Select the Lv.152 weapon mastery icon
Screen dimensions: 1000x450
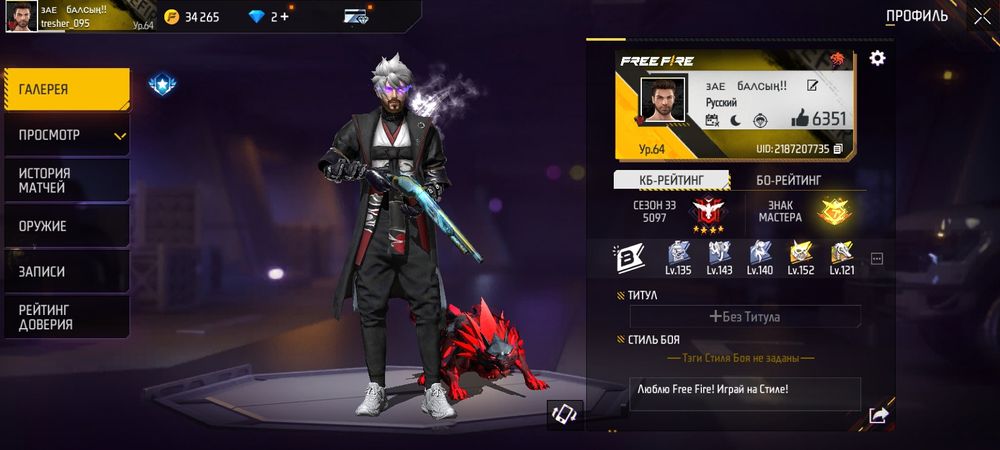pyautogui.click(x=801, y=257)
